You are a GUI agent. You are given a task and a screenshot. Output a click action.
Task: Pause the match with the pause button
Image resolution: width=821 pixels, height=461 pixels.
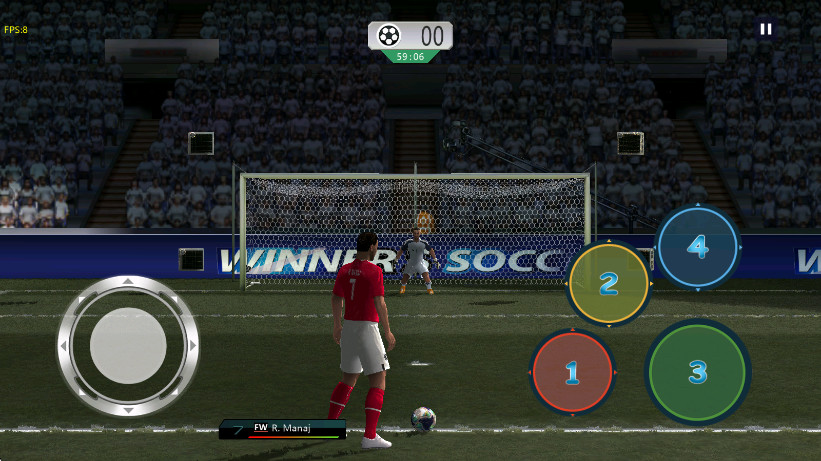pyautogui.click(x=766, y=29)
